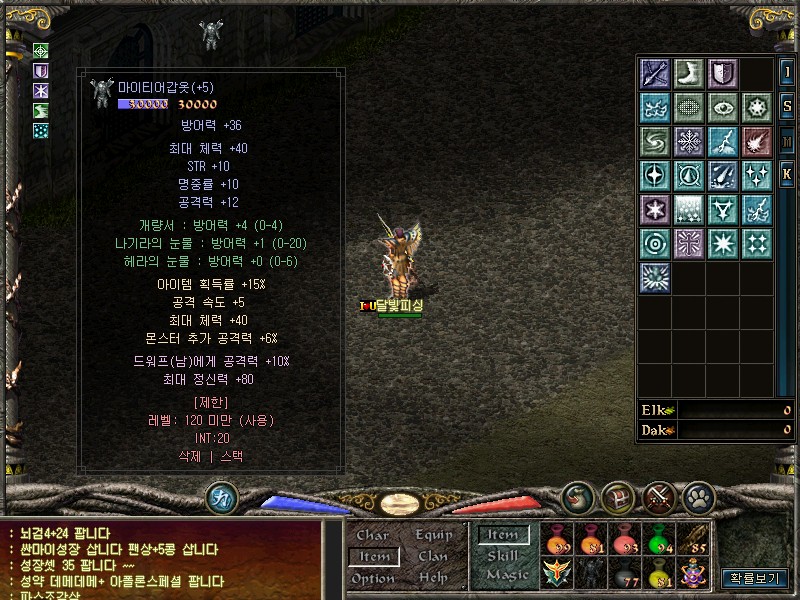Click the paw print round button
The width and height of the screenshot is (800, 600).
(x=697, y=496)
